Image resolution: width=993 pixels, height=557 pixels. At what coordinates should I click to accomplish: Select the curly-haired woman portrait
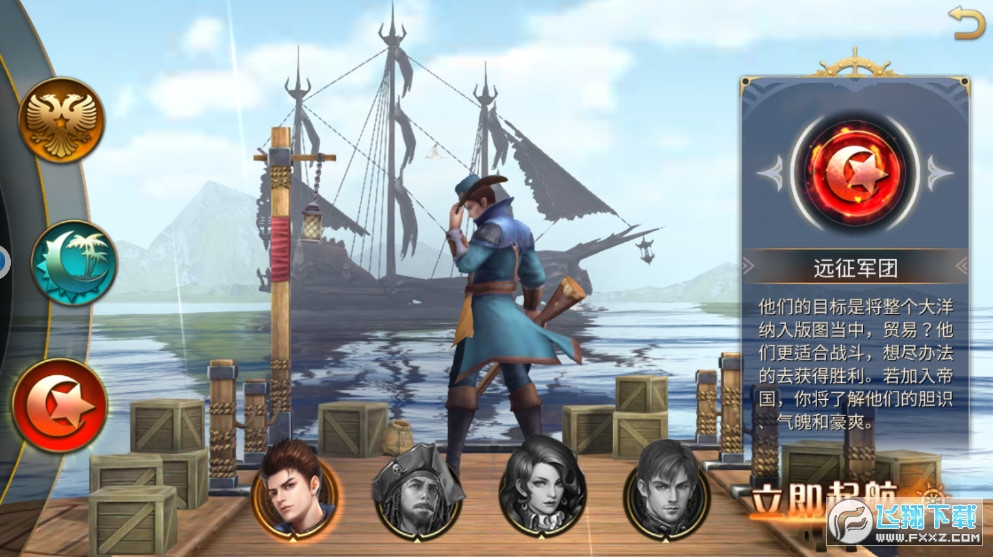[540, 485]
